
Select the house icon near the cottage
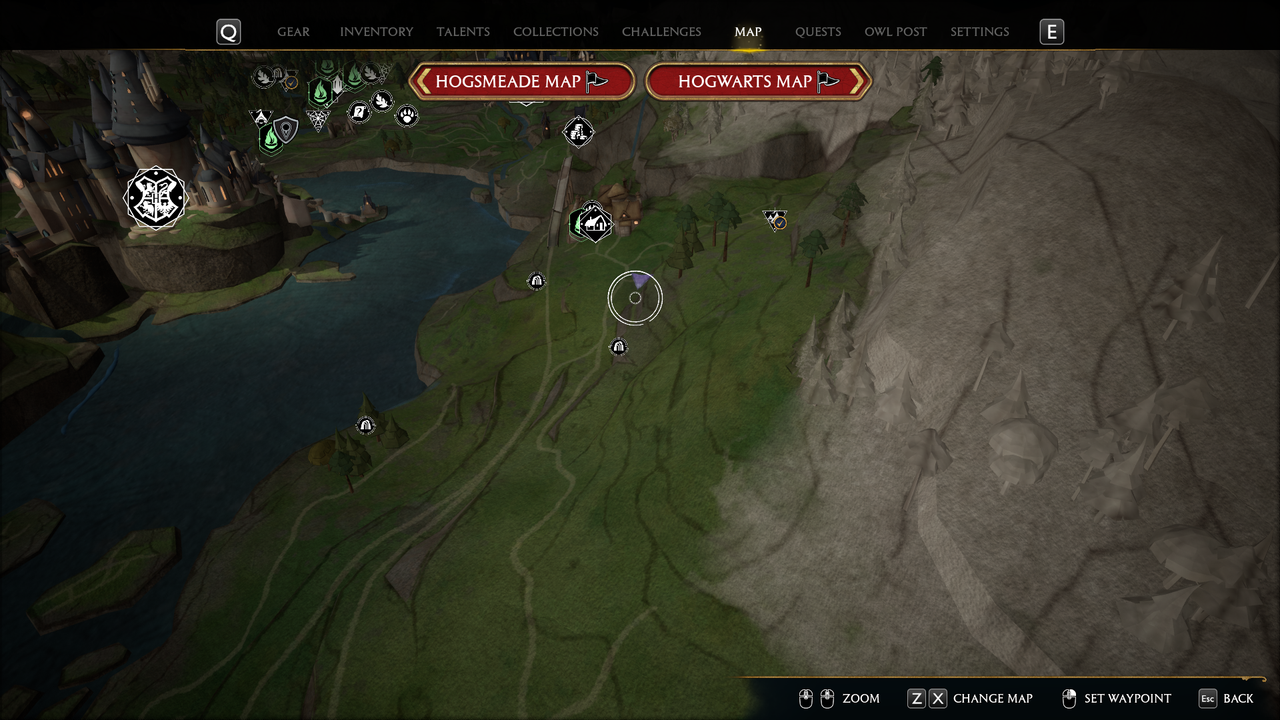594,223
